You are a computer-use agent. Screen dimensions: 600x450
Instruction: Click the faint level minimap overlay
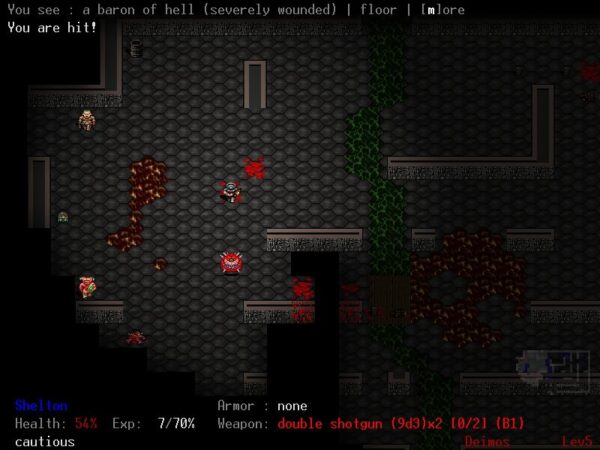click(552, 373)
